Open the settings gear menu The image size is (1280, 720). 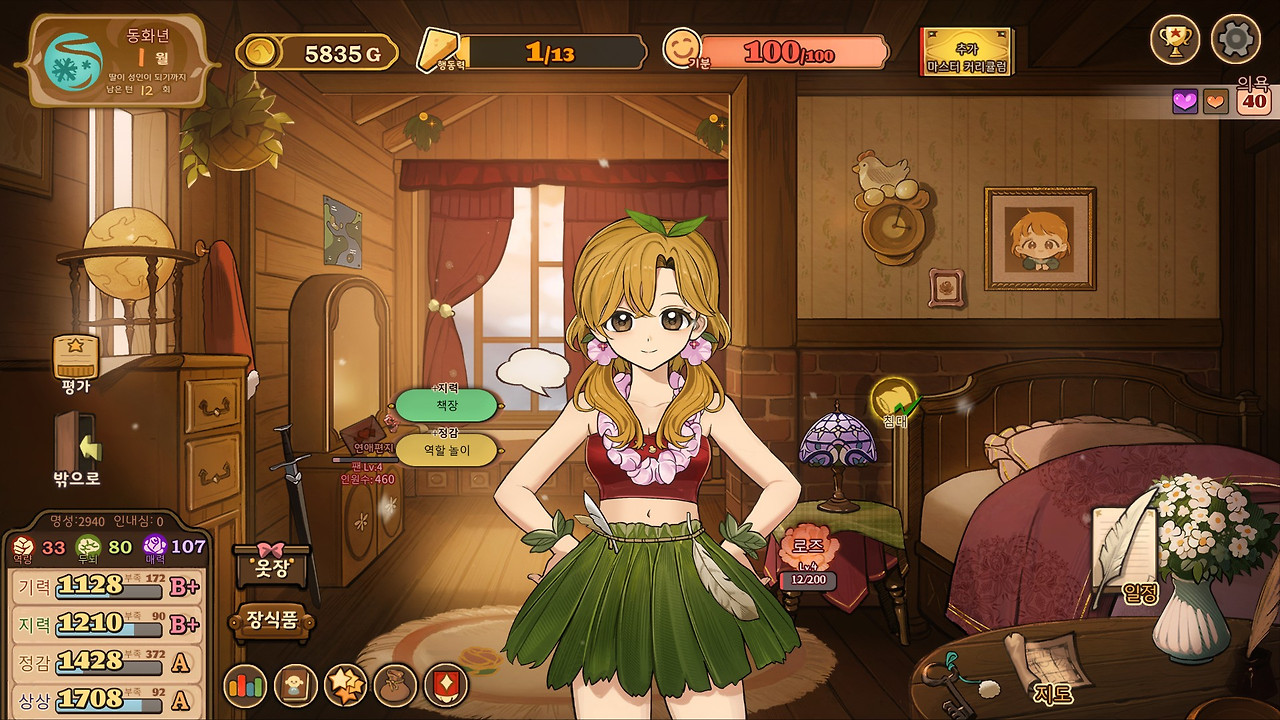(1235, 40)
